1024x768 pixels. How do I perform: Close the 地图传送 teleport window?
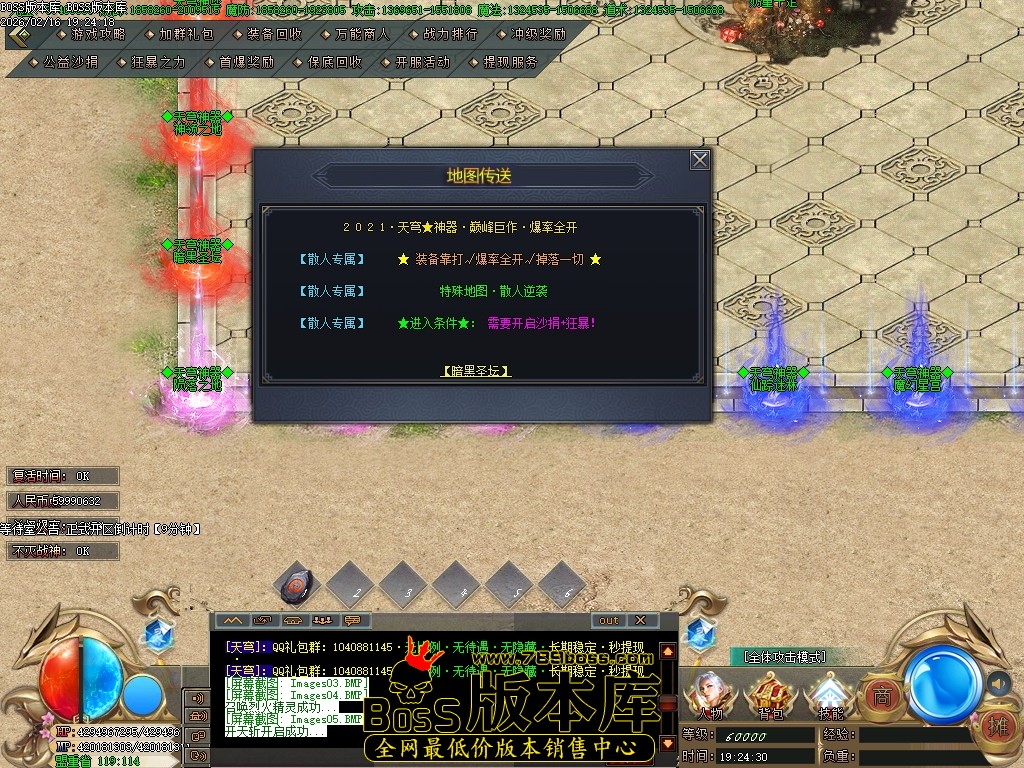coord(700,160)
